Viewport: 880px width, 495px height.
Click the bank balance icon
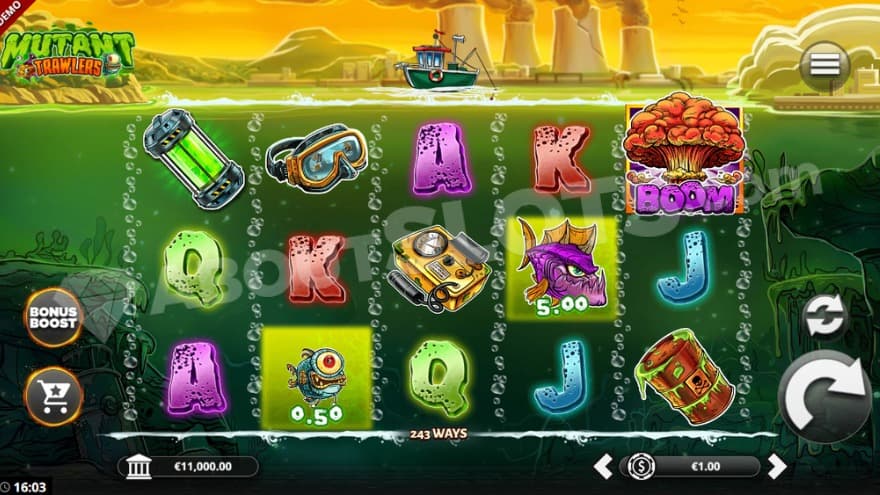tap(138, 466)
